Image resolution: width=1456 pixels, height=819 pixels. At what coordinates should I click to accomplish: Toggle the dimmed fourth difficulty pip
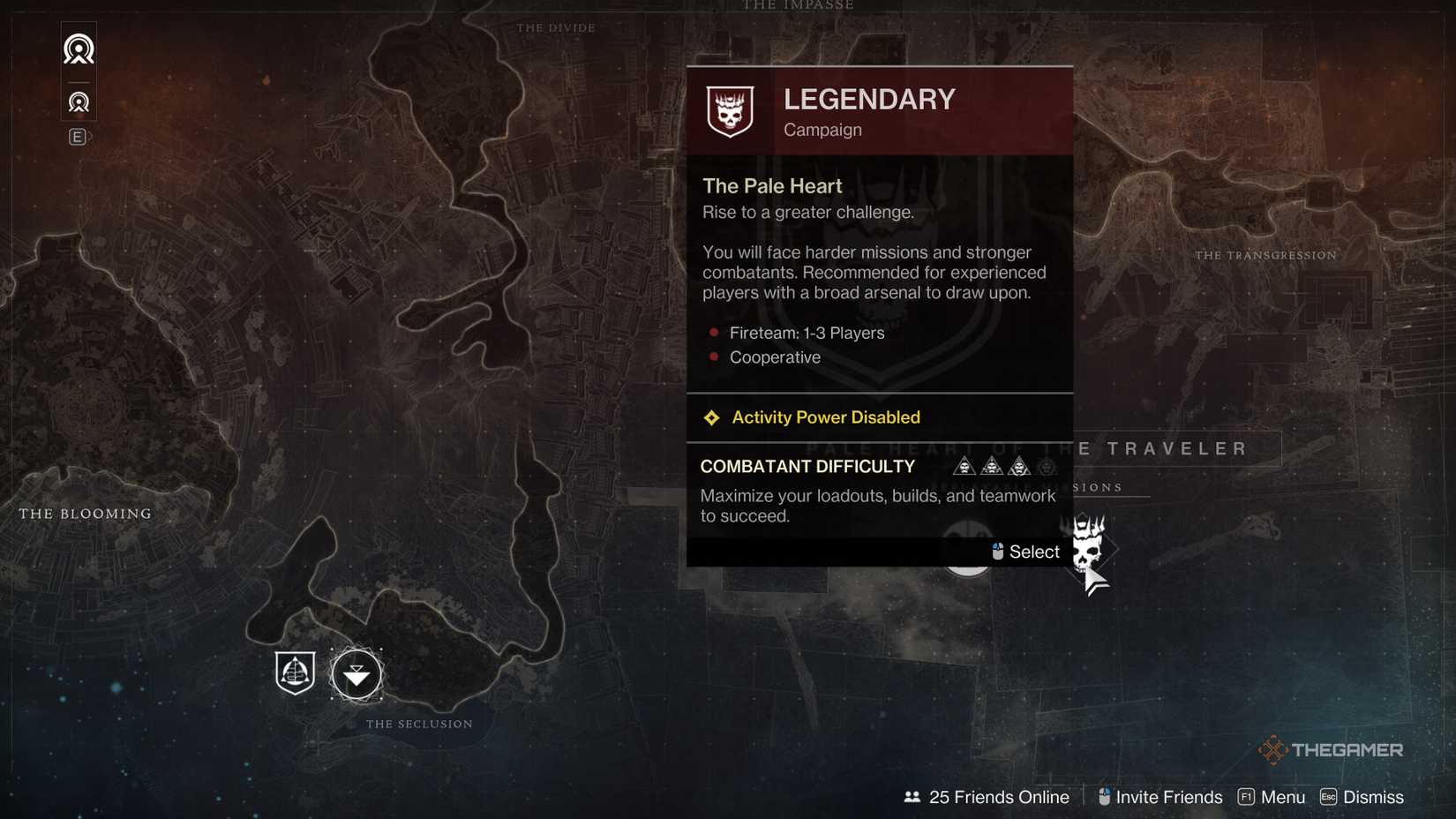coord(1047,466)
